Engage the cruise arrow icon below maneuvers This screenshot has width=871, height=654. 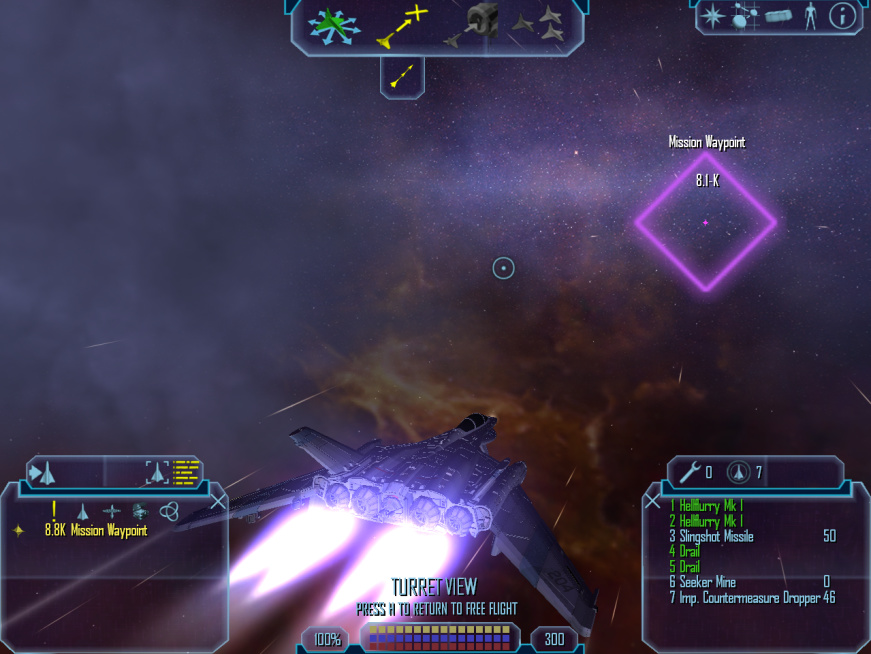coord(402,75)
